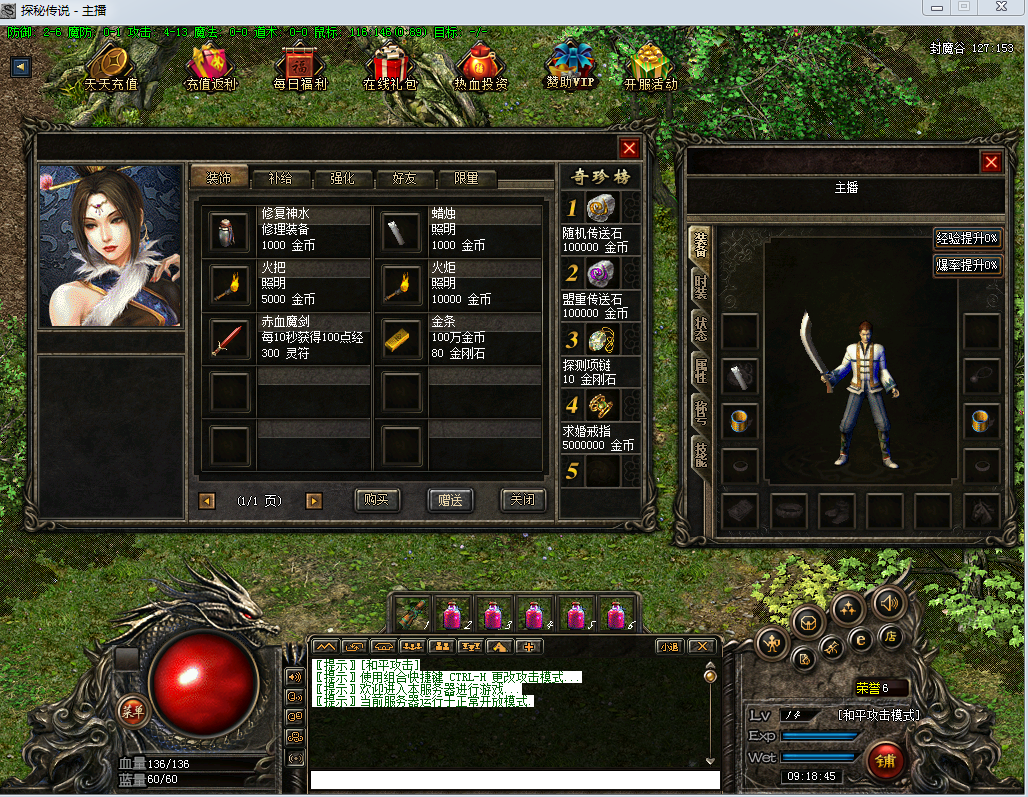Switch to the 补给 shop tab

click(280, 179)
